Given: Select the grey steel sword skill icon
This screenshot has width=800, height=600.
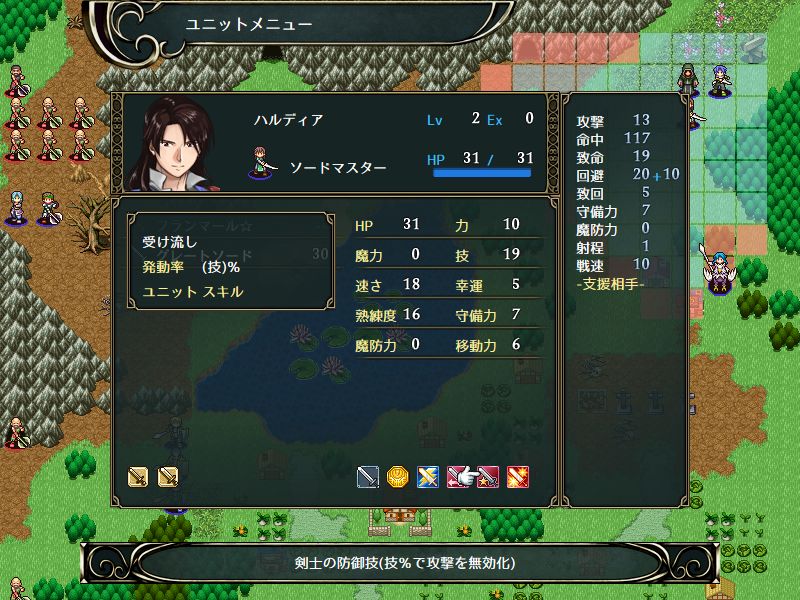Looking at the screenshot, I should [369, 477].
